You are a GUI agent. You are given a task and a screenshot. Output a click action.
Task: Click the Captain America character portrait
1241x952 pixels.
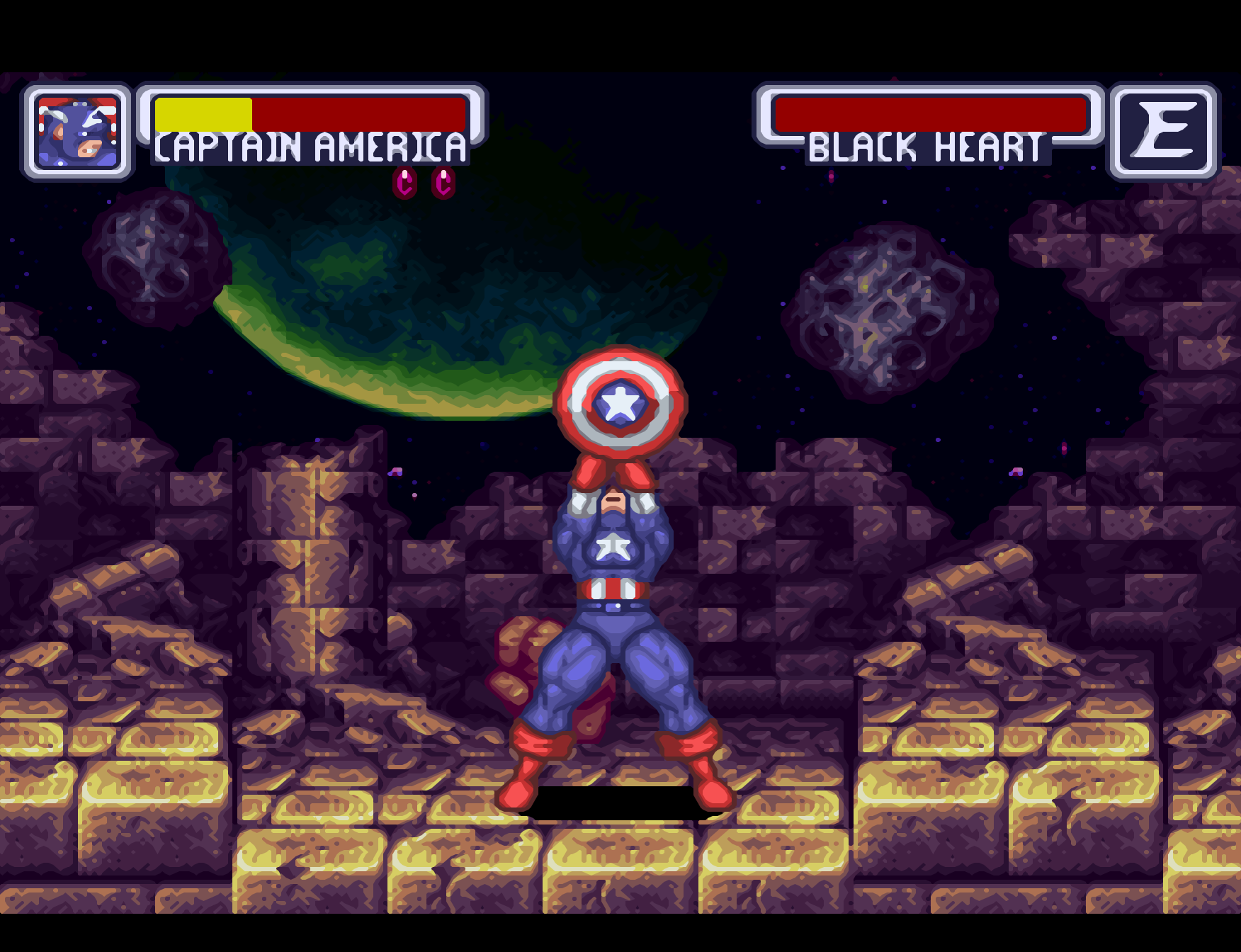coord(77,132)
